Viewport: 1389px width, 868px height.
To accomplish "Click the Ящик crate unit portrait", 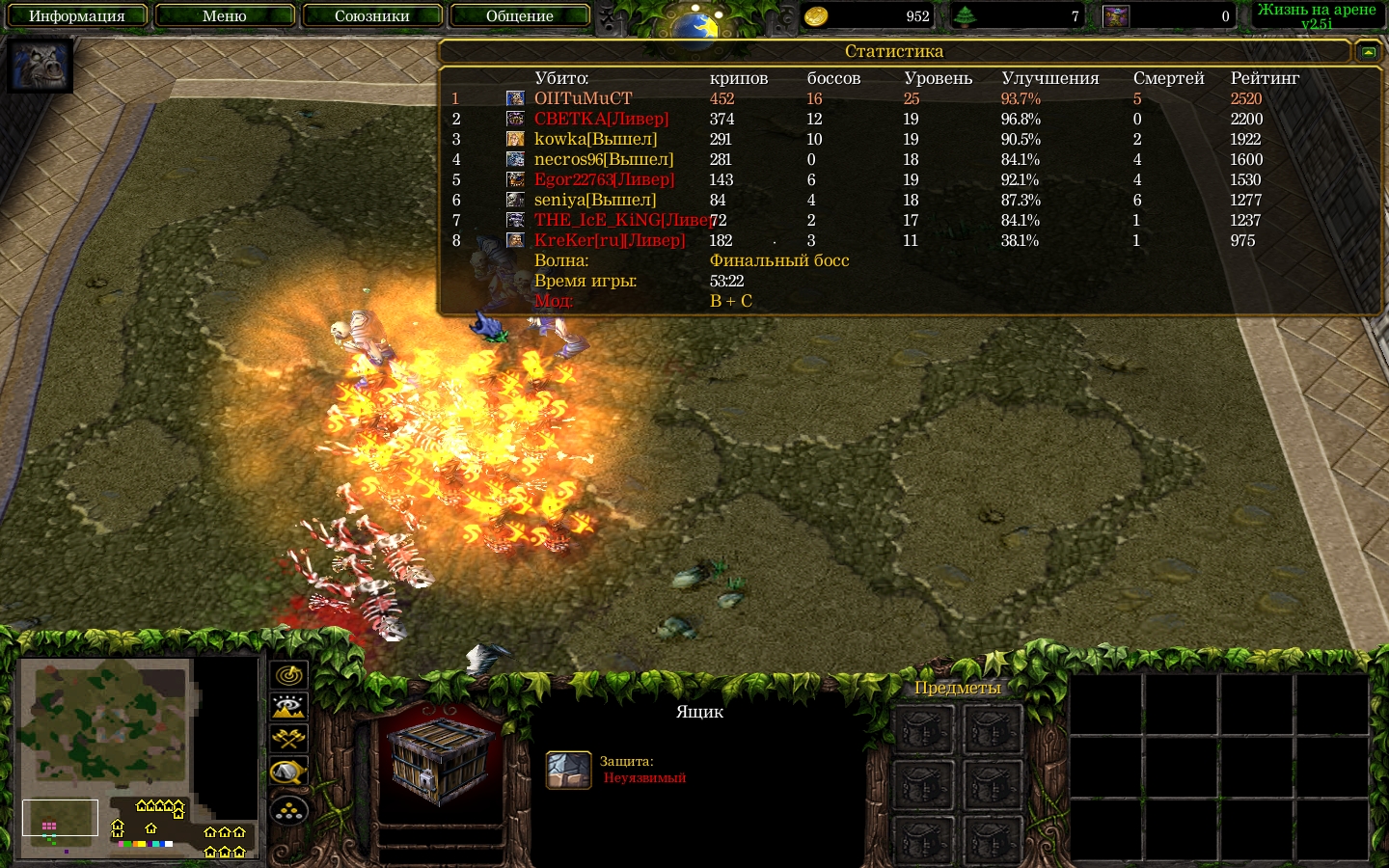I will click(x=441, y=762).
